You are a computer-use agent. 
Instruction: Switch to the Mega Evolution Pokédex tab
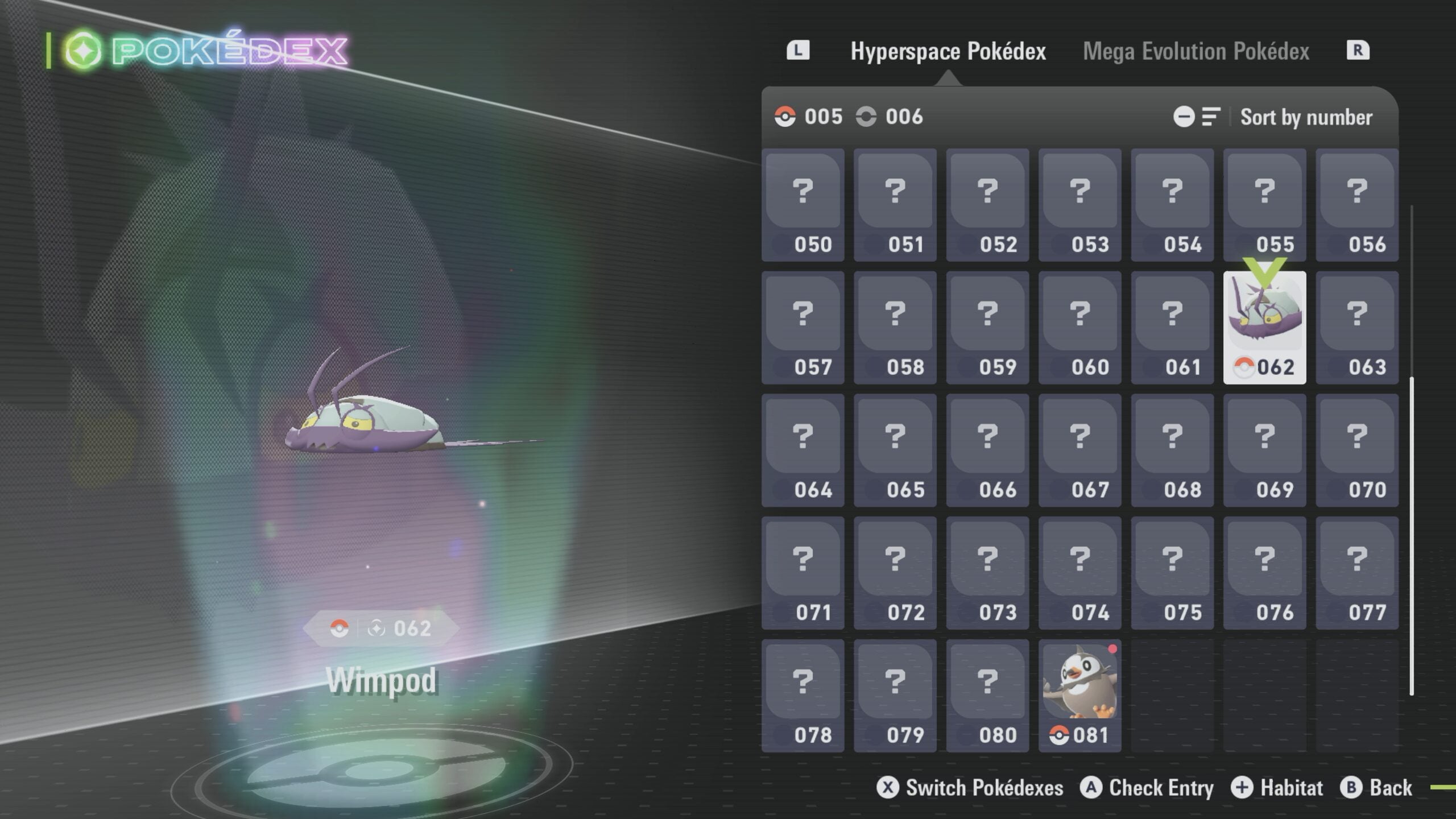coord(1196,51)
